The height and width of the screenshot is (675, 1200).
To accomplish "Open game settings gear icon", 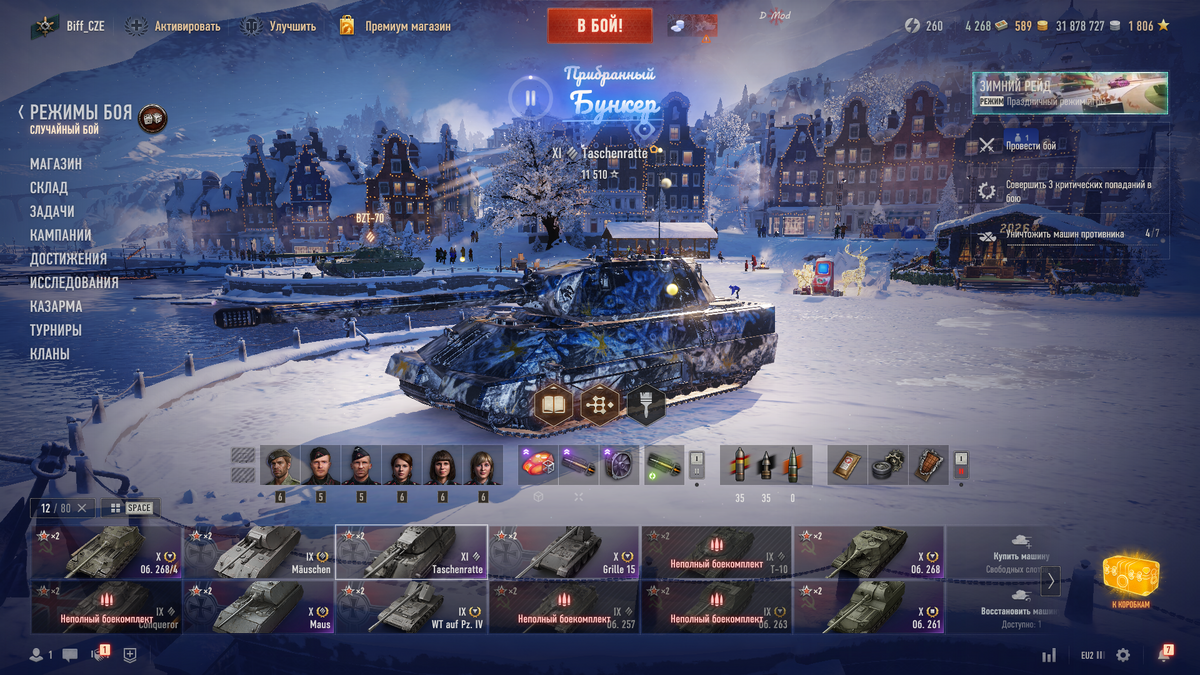I will click(1123, 655).
